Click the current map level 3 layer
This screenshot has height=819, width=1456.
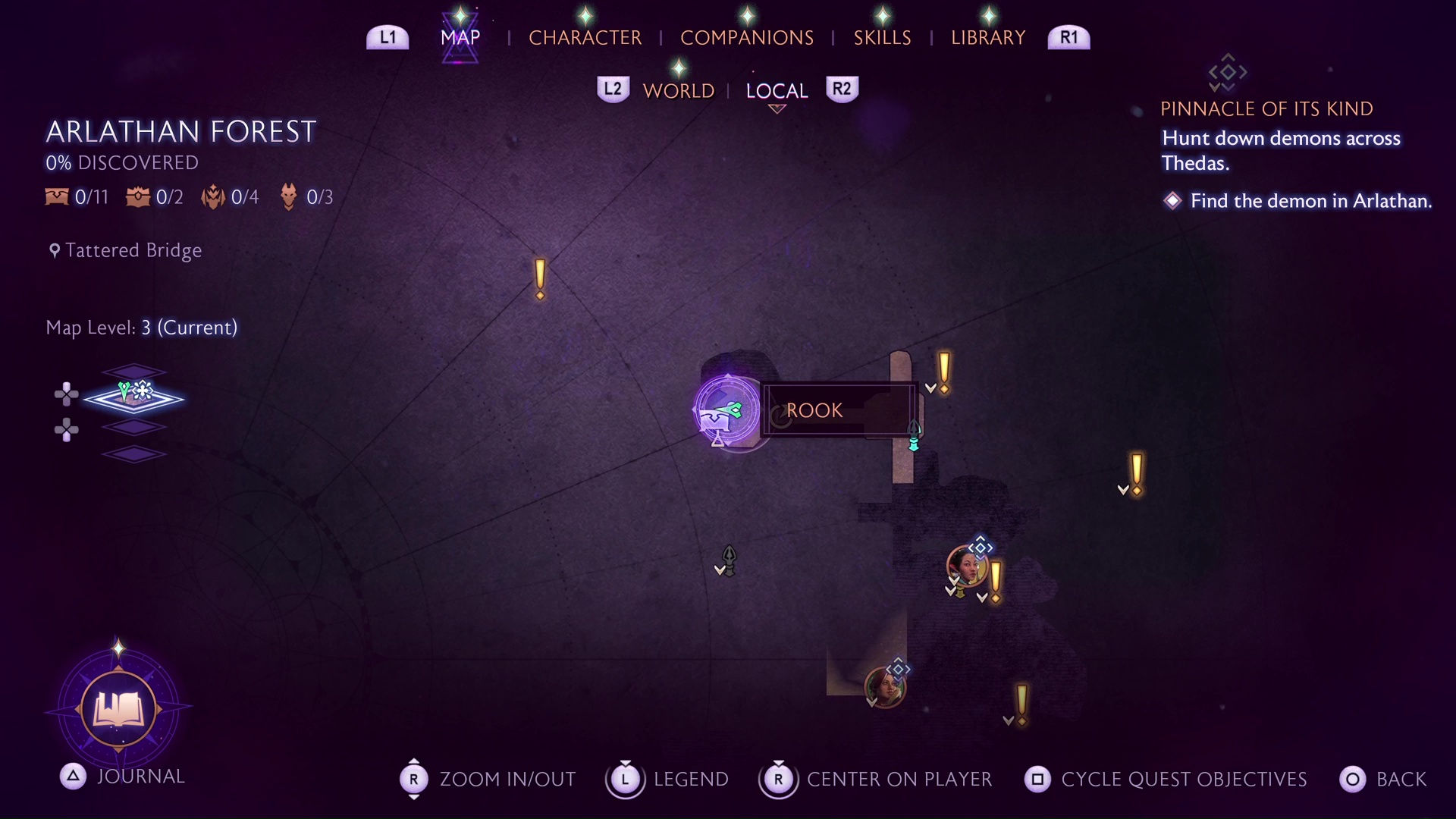coord(134,397)
